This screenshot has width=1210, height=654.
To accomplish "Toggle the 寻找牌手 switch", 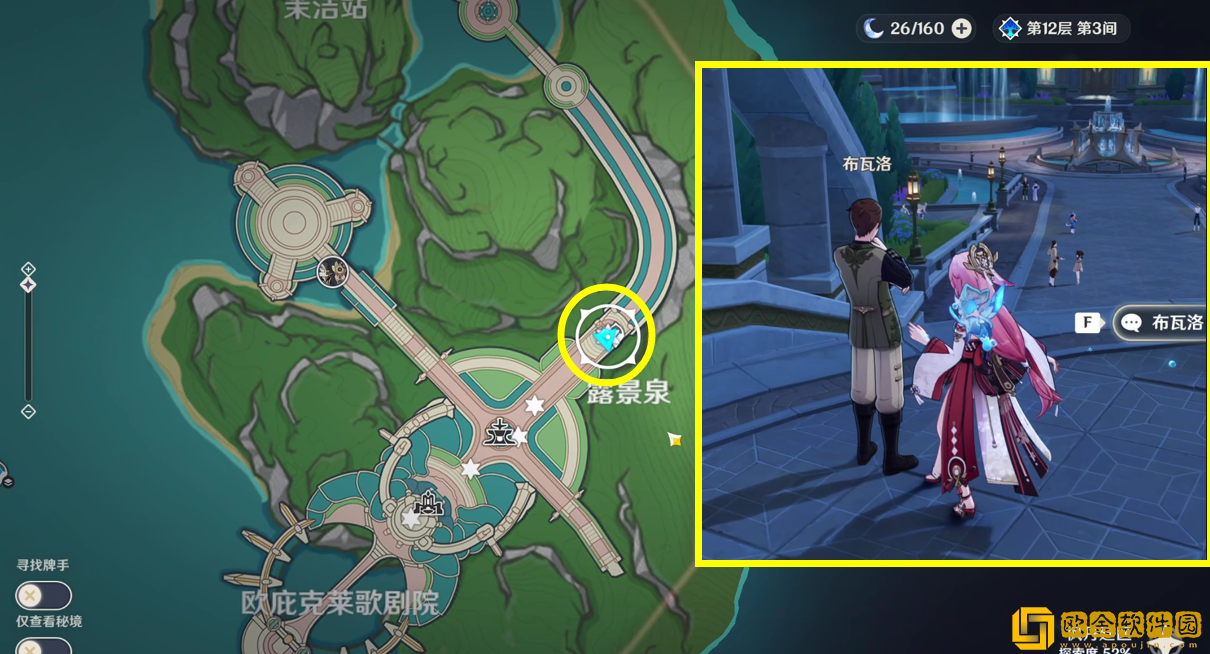I will pyautogui.click(x=43, y=596).
